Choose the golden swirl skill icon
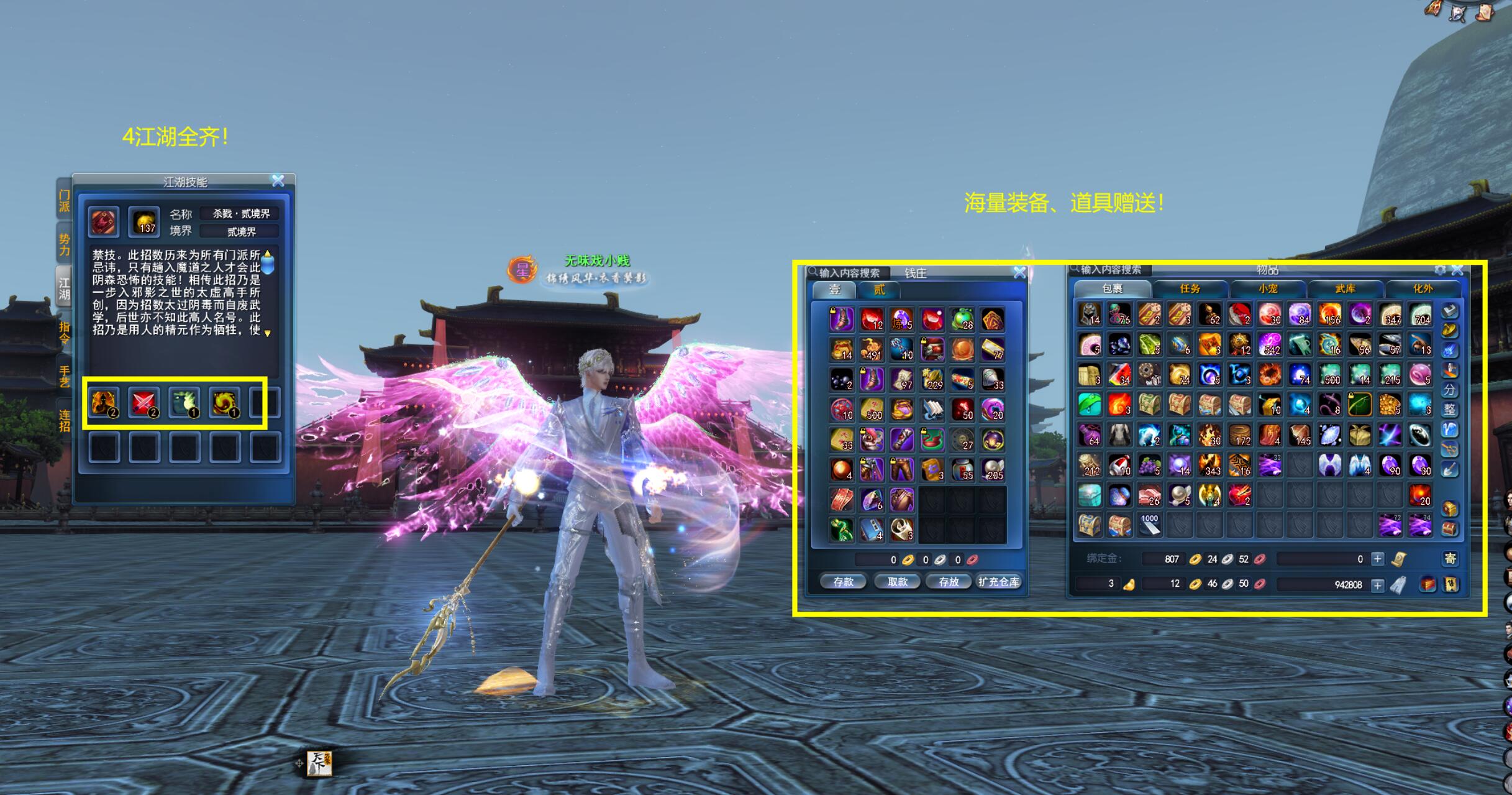The image size is (1512, 795). pyautogui.click(x=224, y=403)
